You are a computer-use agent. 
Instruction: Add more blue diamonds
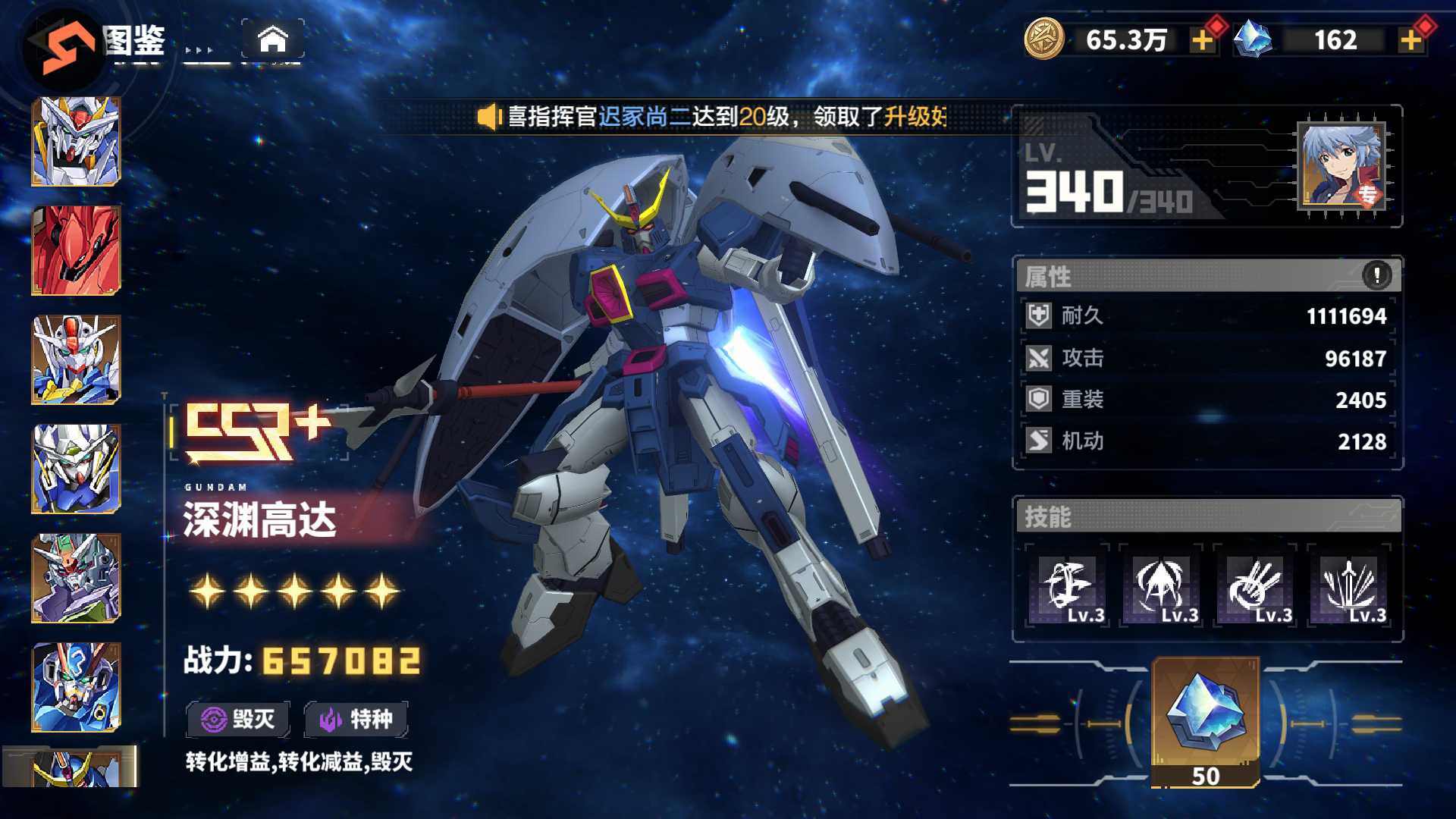coord(1410,40)
